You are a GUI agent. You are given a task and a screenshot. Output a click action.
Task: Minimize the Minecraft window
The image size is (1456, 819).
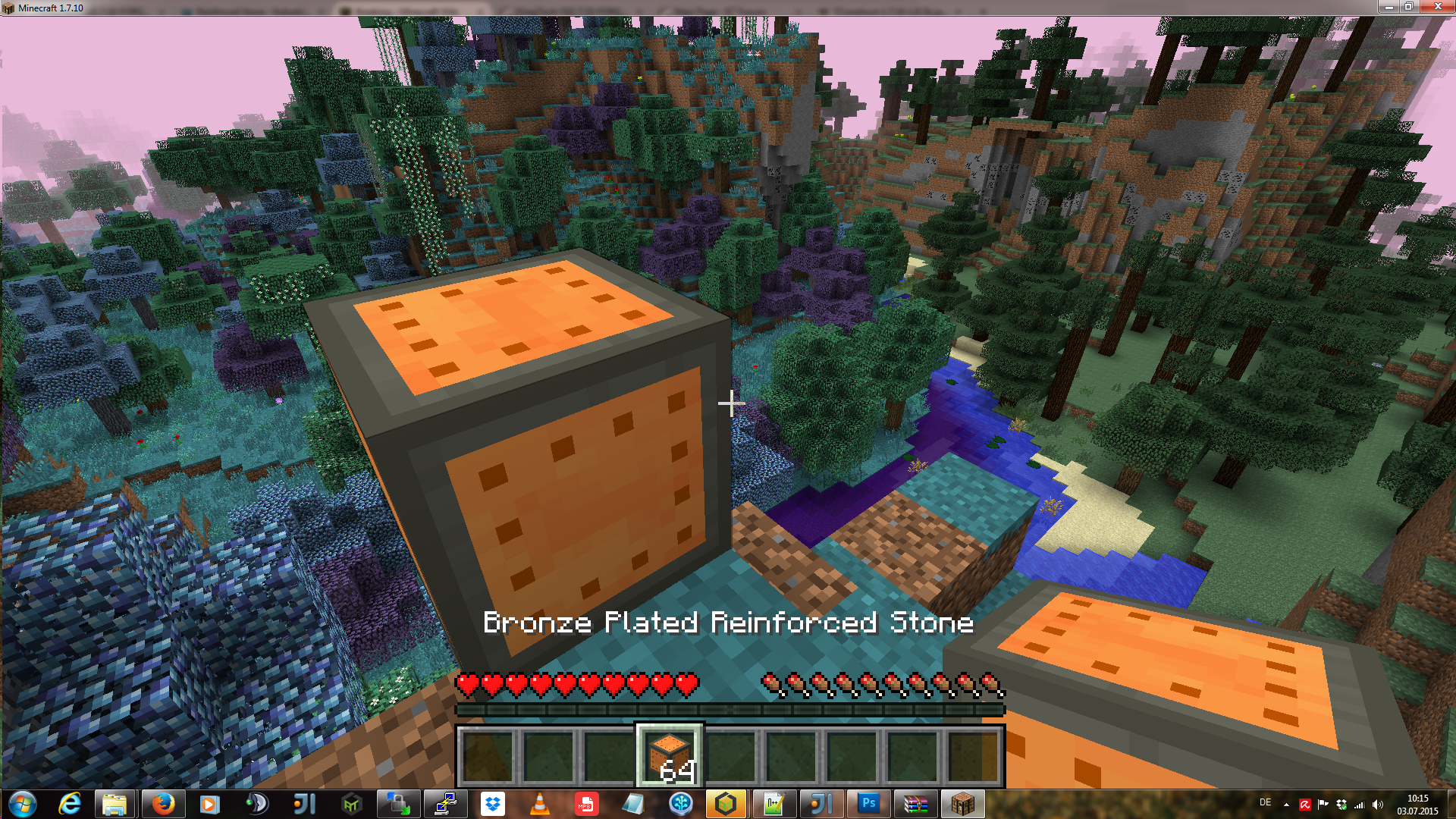click(x=1388, y=7)
